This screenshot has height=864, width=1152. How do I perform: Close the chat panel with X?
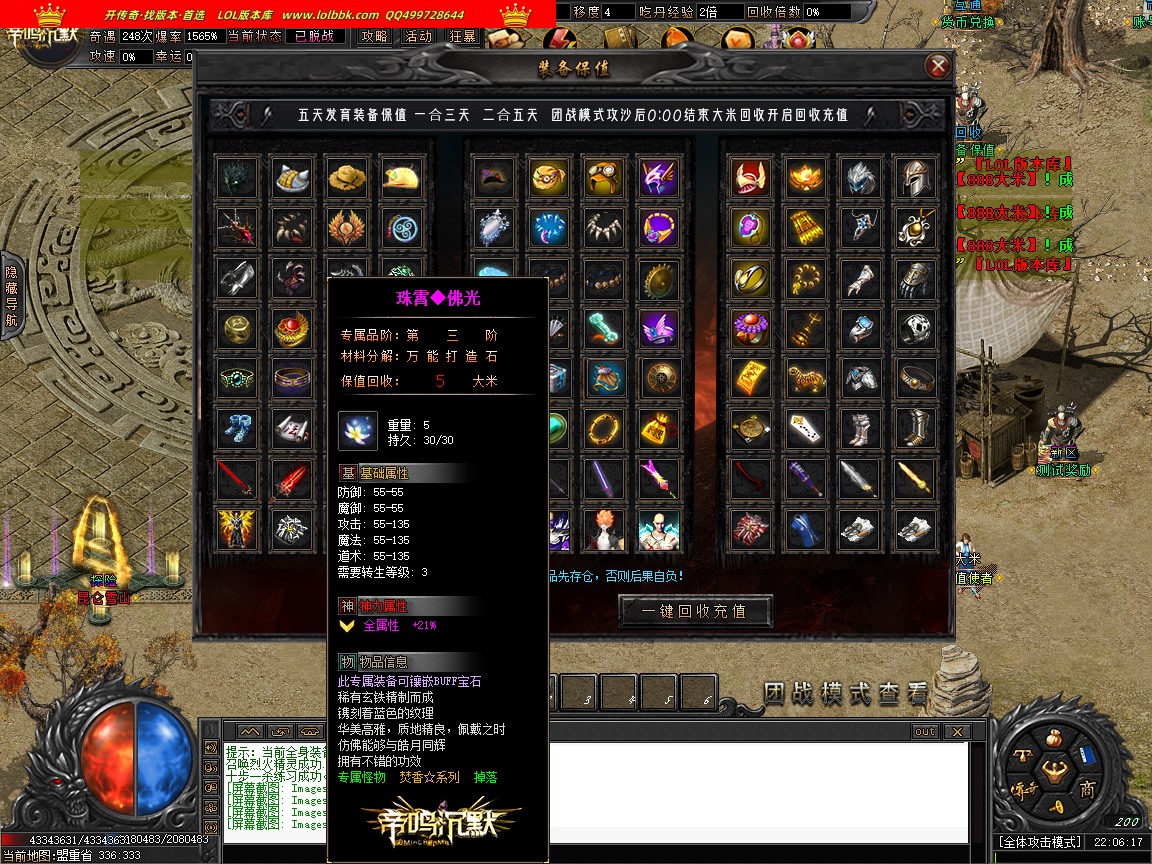[956, 732]
